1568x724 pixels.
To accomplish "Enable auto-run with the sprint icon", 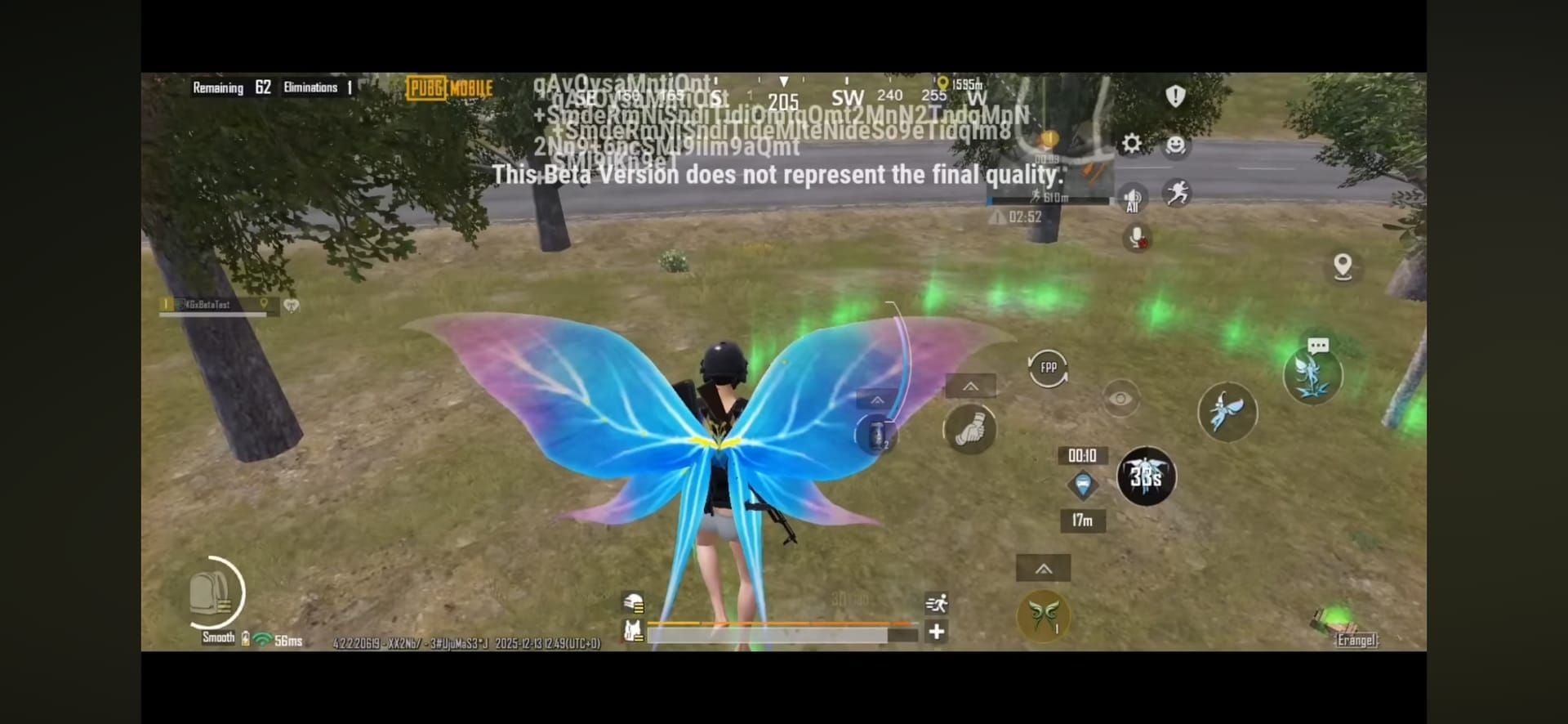I will point(938,602).
